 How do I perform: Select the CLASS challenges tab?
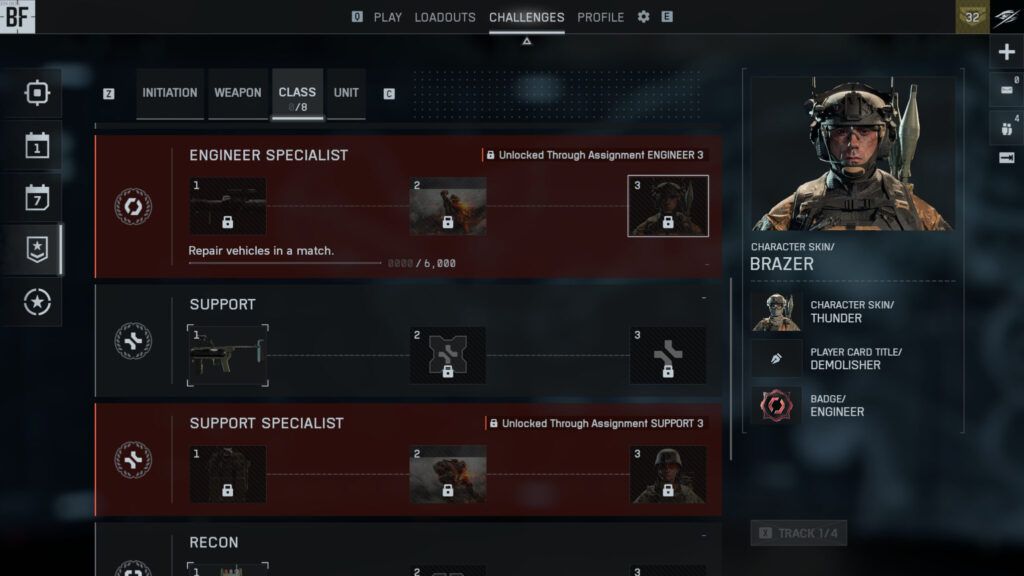[x=297, y=93]
